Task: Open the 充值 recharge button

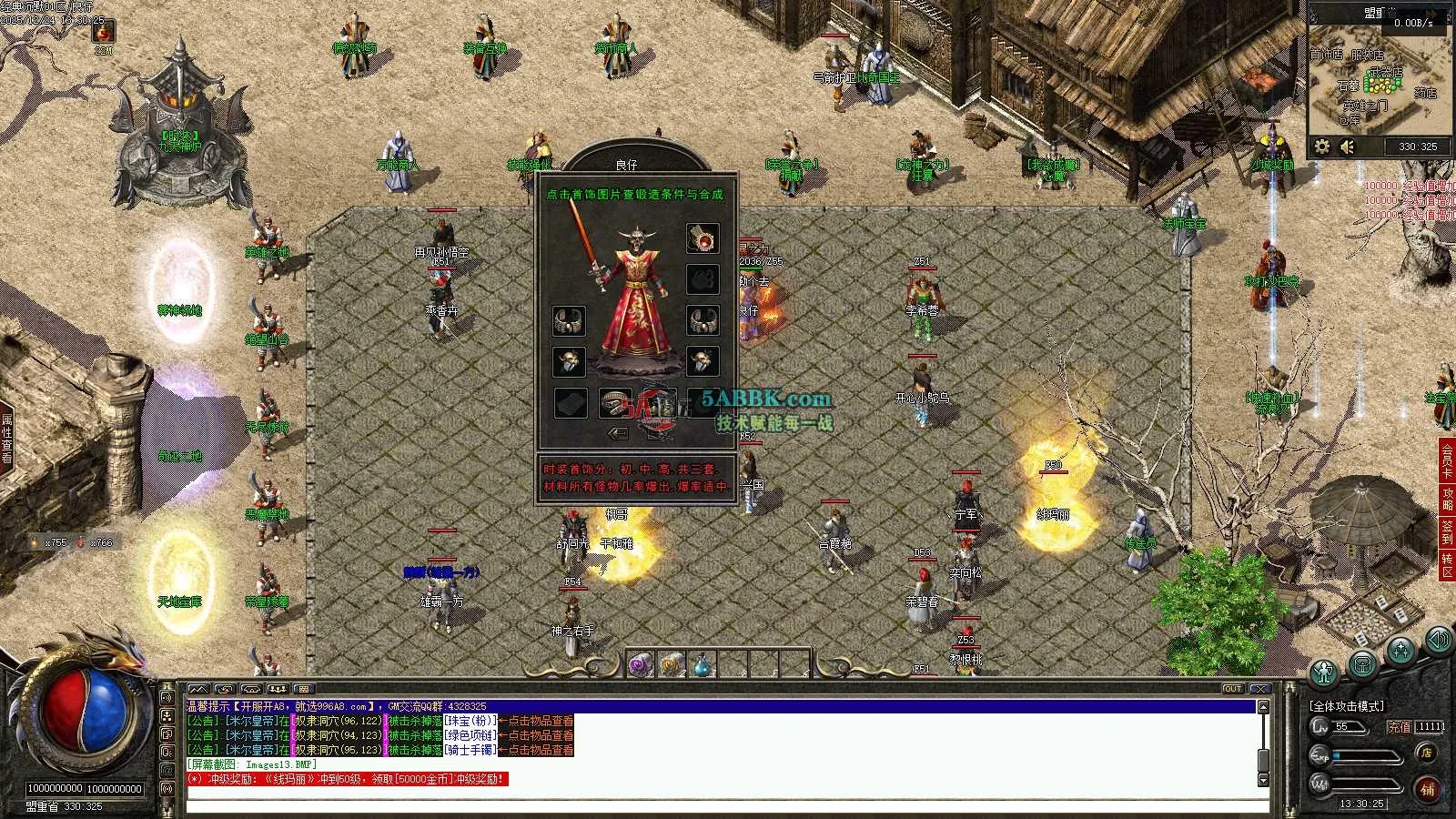Action: pyautogui.click(x=1399, y=726)
